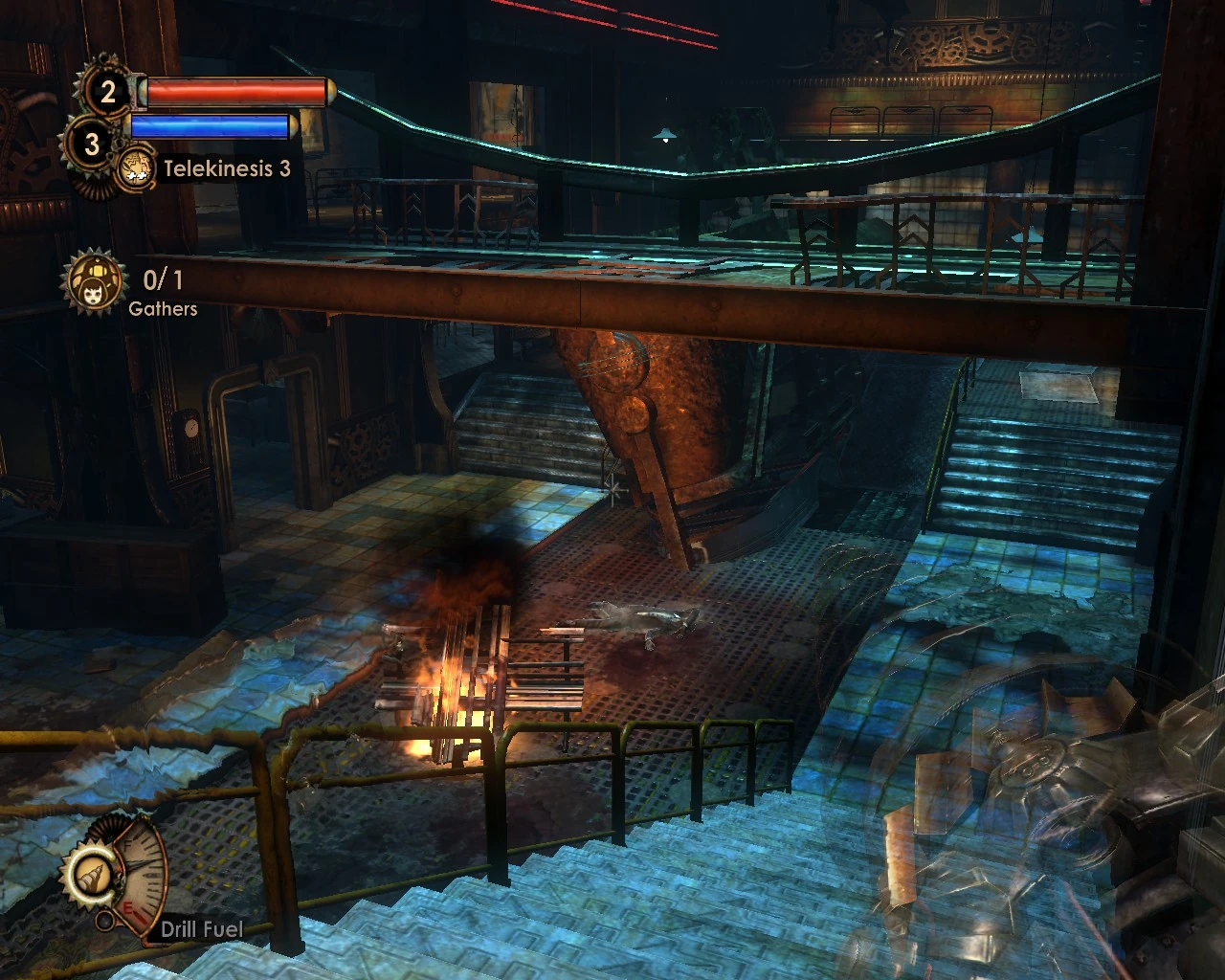The height and width of the screenshot is (980, 1225).
Task: Toggle the F marking atop the gauge
Action: (129, 846)
